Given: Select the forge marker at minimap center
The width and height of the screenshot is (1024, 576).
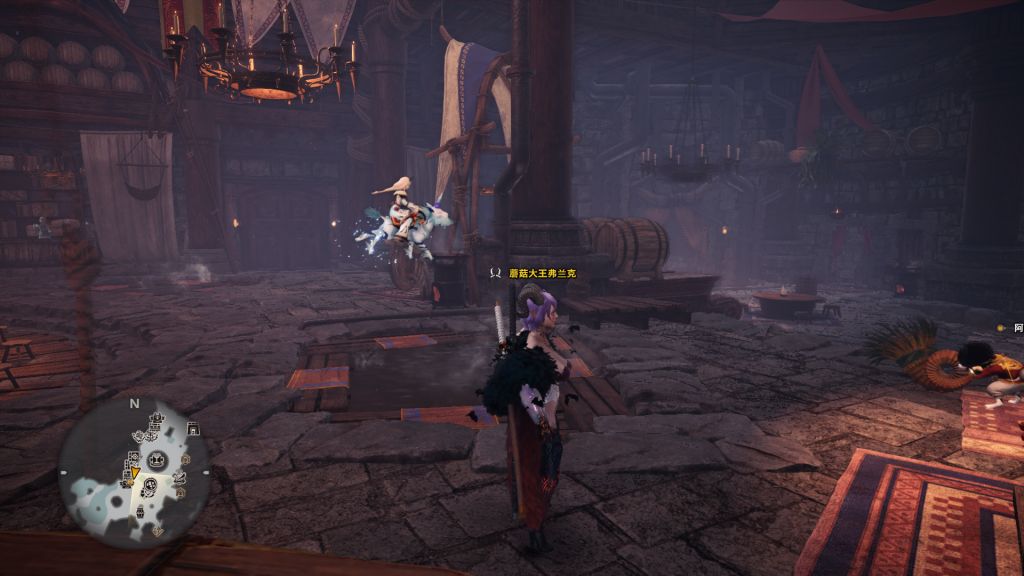Looking at the screenshot, I should [x=156, y=460].
